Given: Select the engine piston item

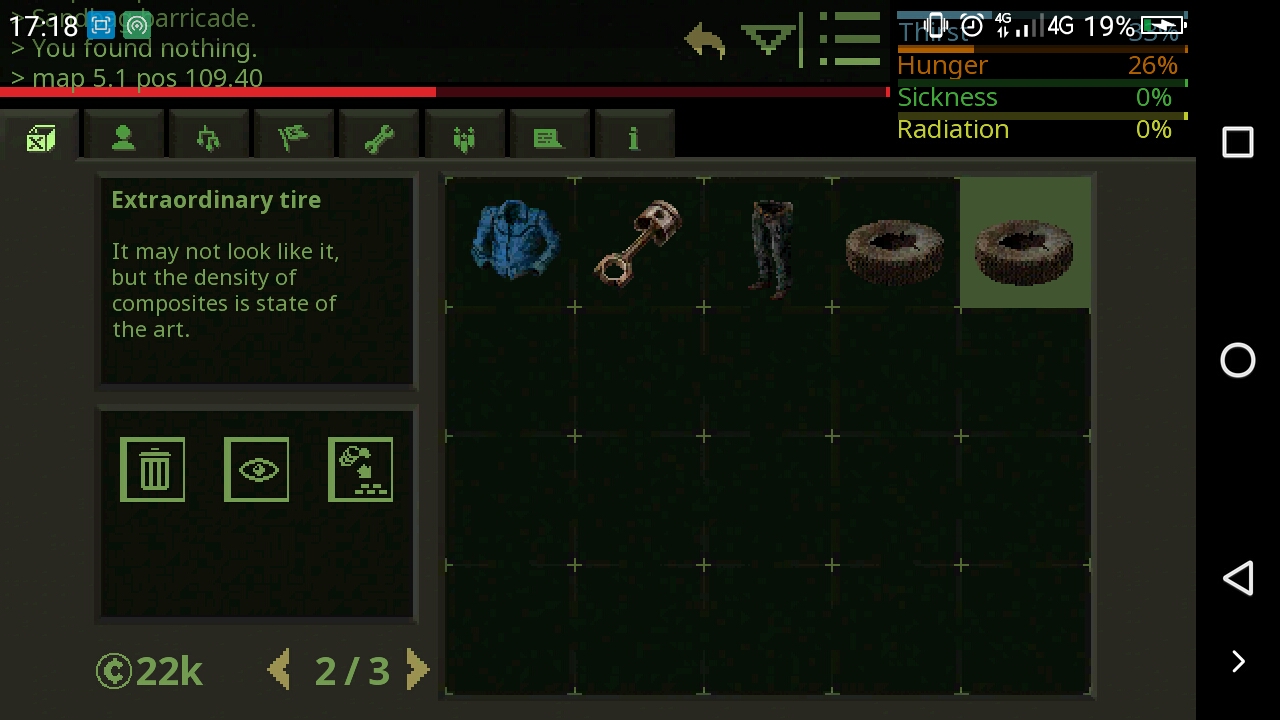Looking at the screenshot, I should pos(639,241).
